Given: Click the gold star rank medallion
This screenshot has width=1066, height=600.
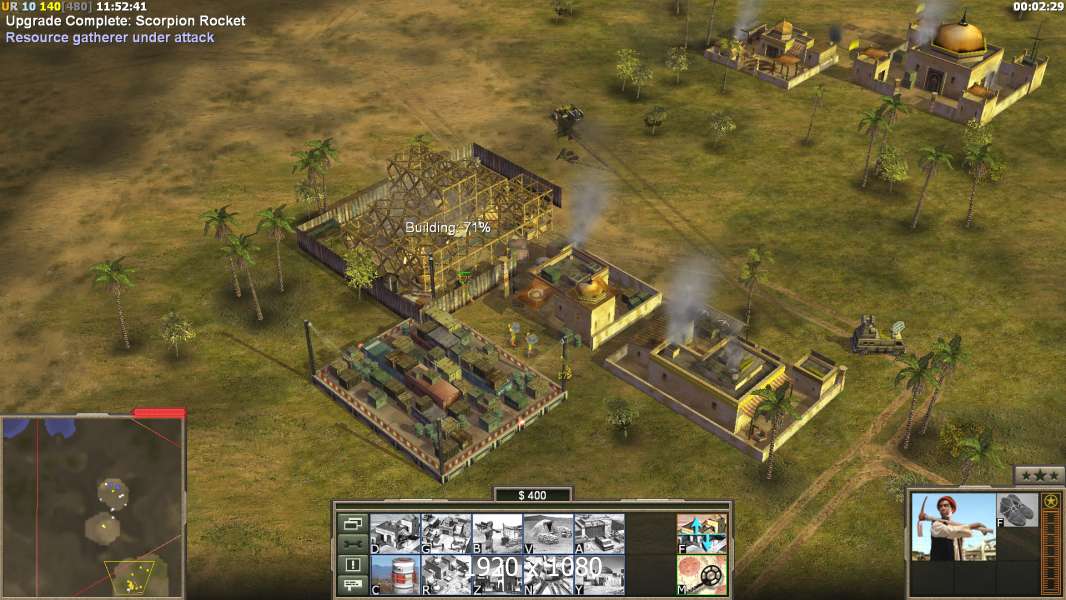Looking at the screenshot, I should point(1050,502).
